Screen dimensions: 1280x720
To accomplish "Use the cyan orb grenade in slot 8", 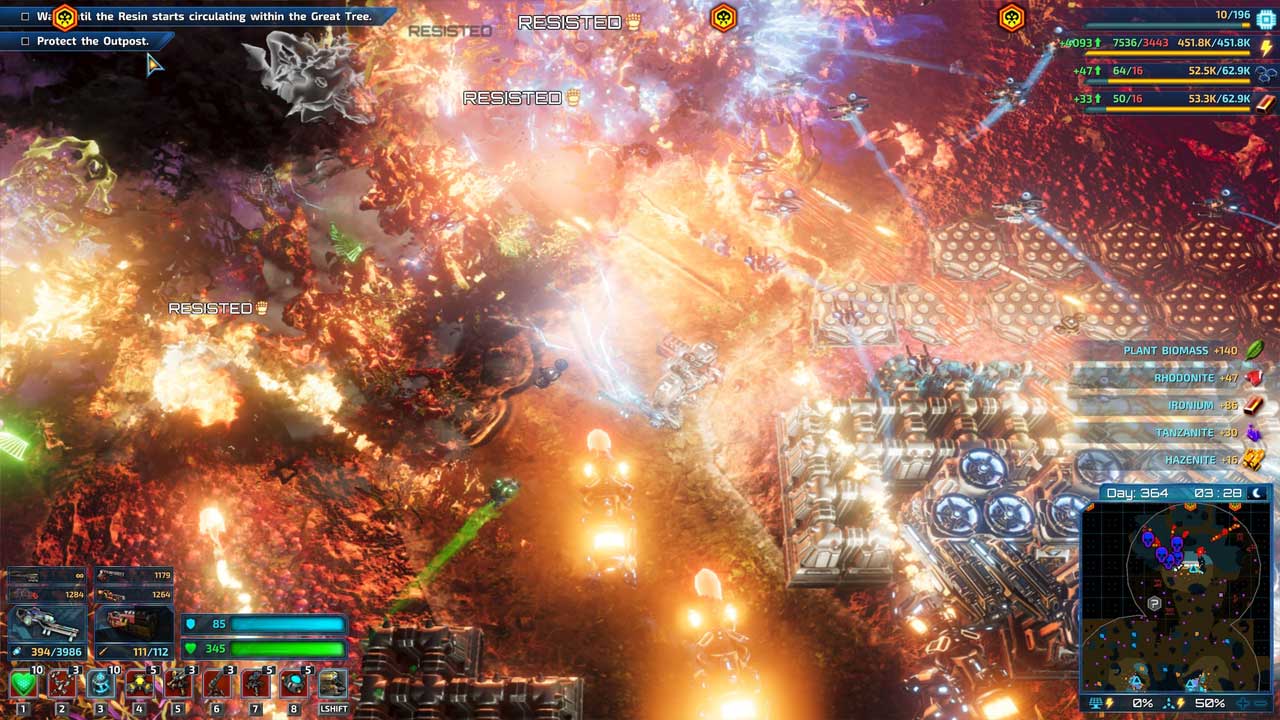I will (x=293, y=684).
